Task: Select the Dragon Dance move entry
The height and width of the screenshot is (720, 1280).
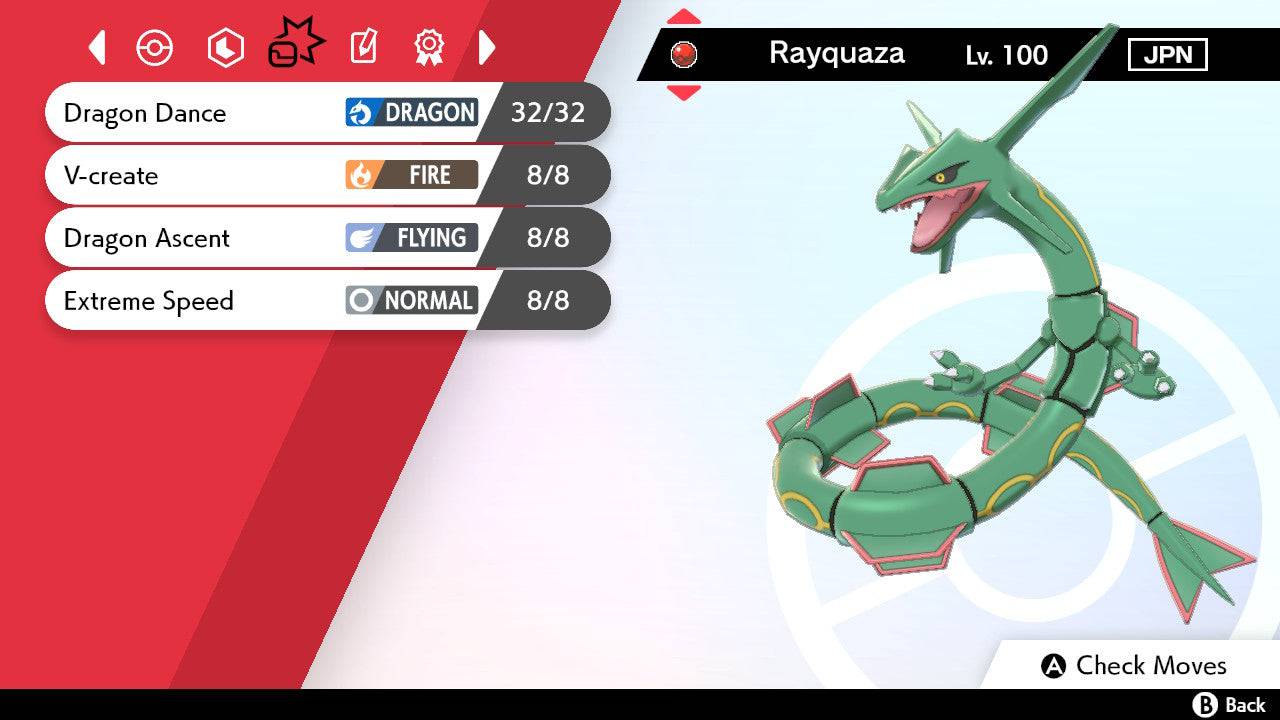Action: click(x=145, y=113)
